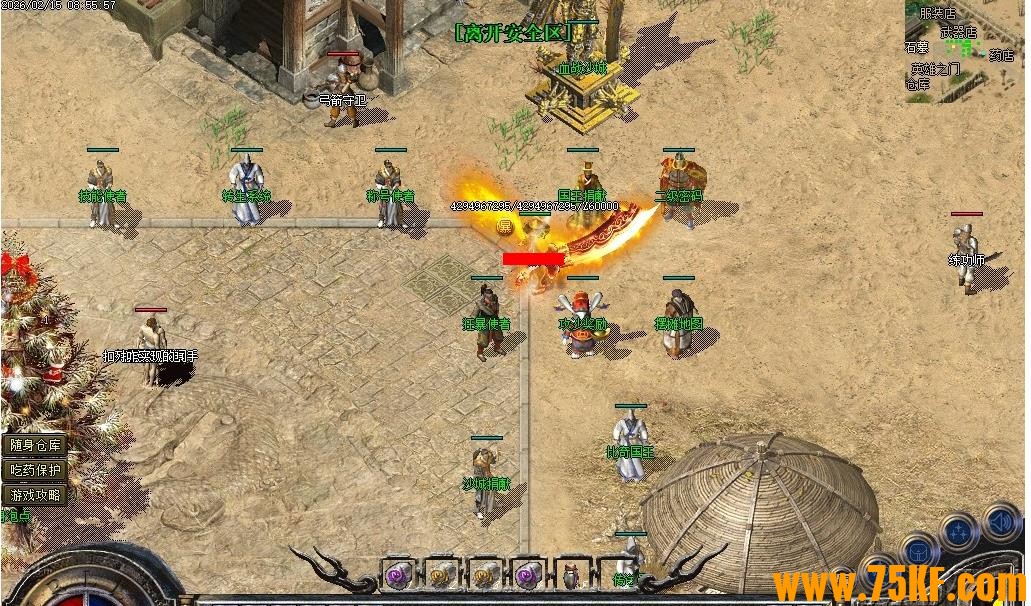Click the 吃药保护 potion protection button
This screenshot has width=1031, height=606.
point(35,469)
